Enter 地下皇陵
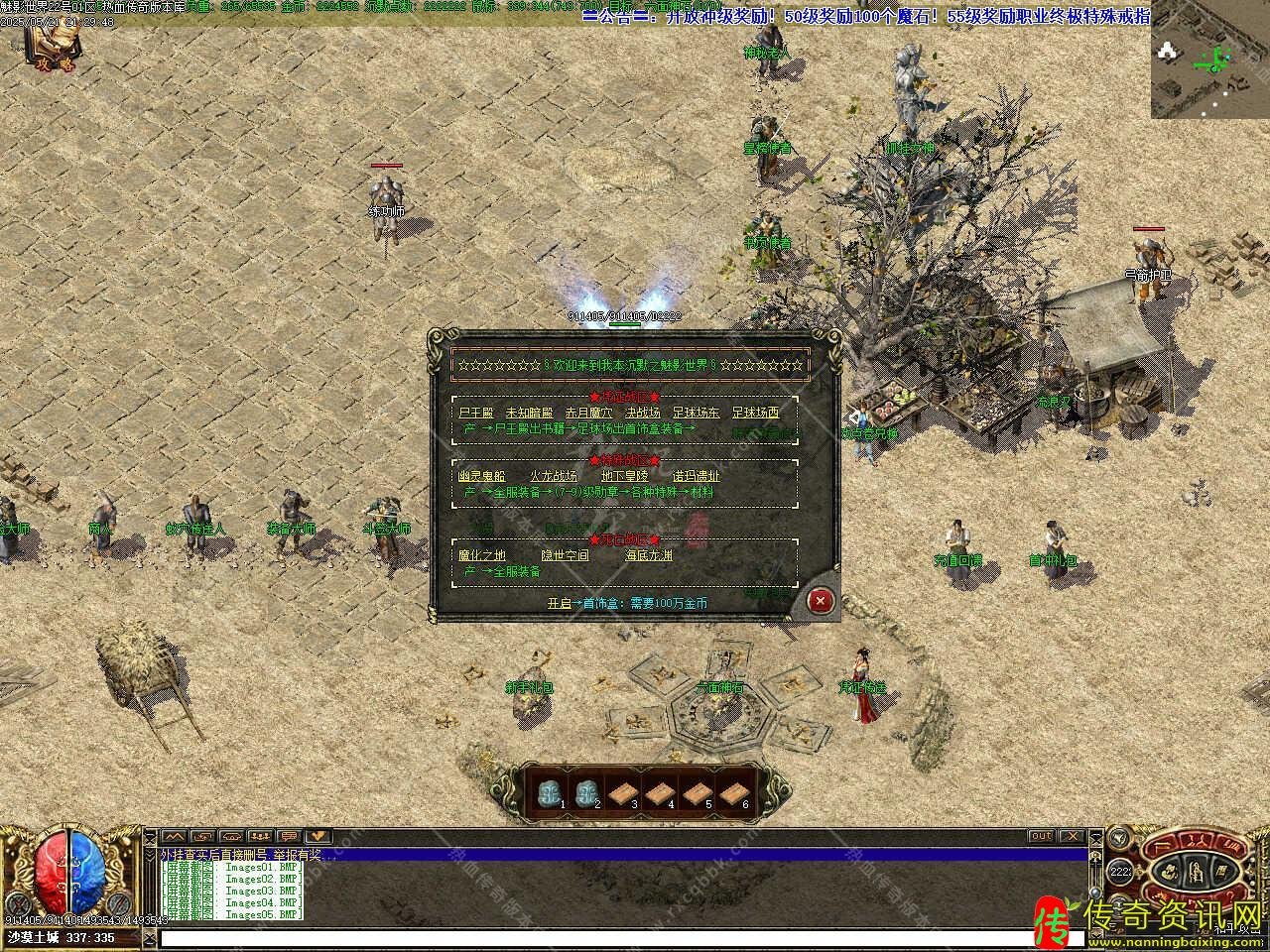1270x952 pixels. (x=624, y=476)
